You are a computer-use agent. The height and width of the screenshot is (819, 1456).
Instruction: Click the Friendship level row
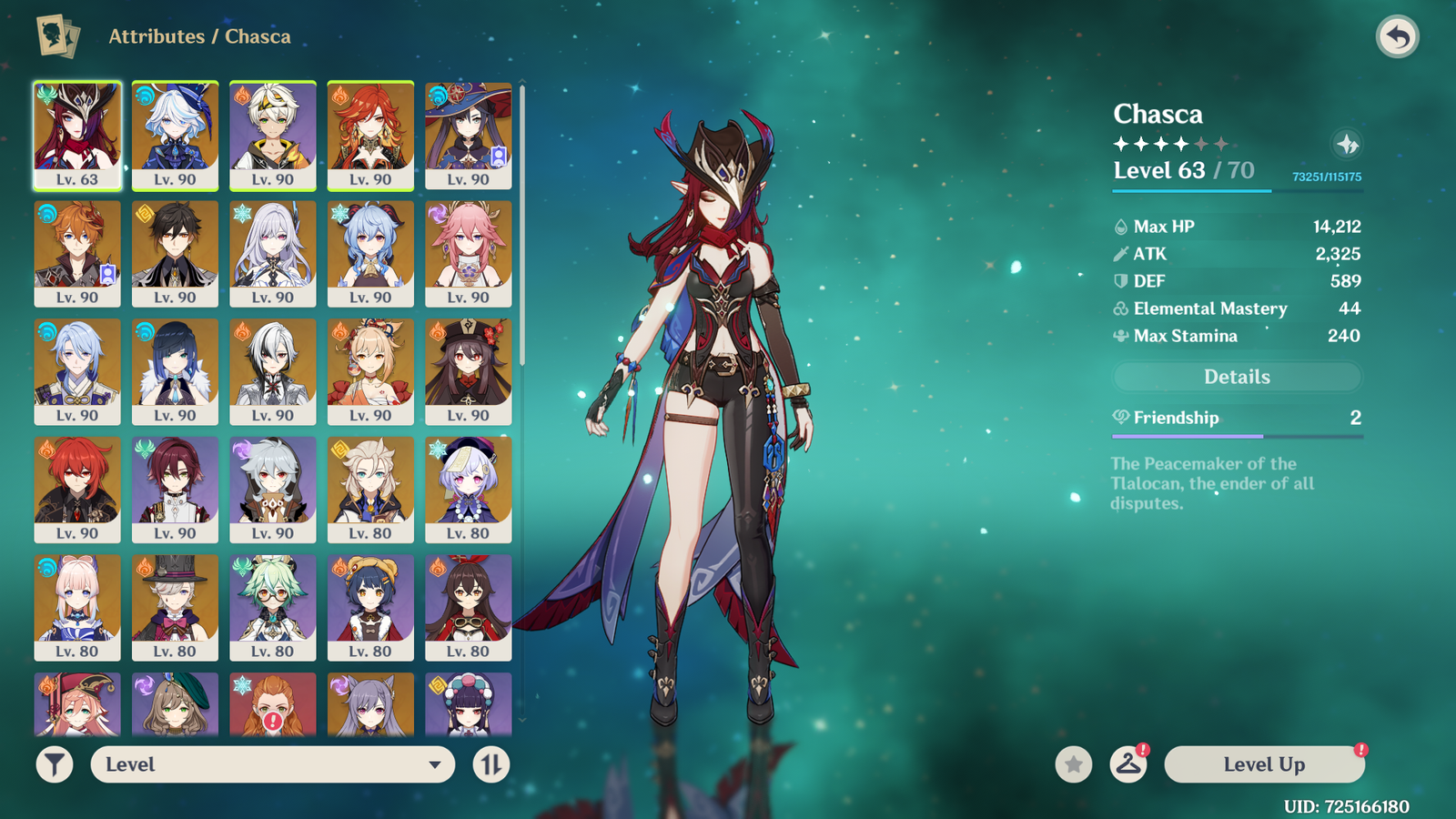point(1237,418)
